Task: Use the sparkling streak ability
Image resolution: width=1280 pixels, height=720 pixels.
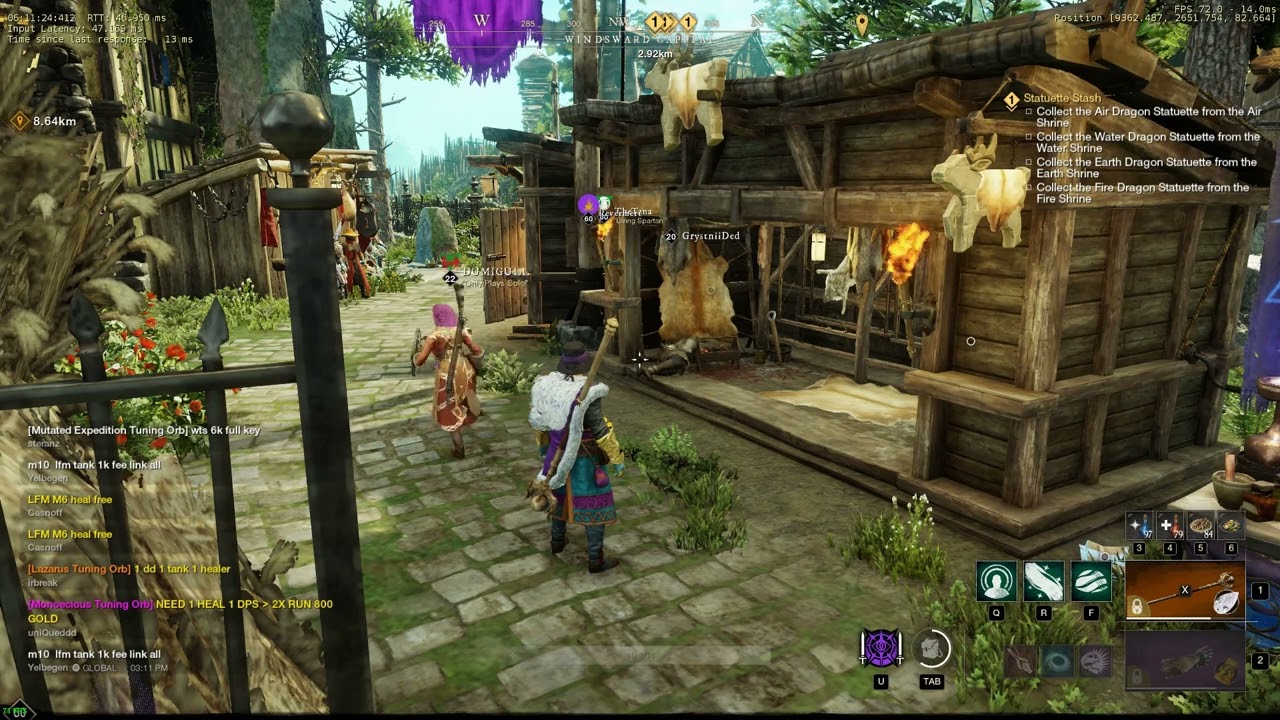Action: click(x=1043, y=582)
